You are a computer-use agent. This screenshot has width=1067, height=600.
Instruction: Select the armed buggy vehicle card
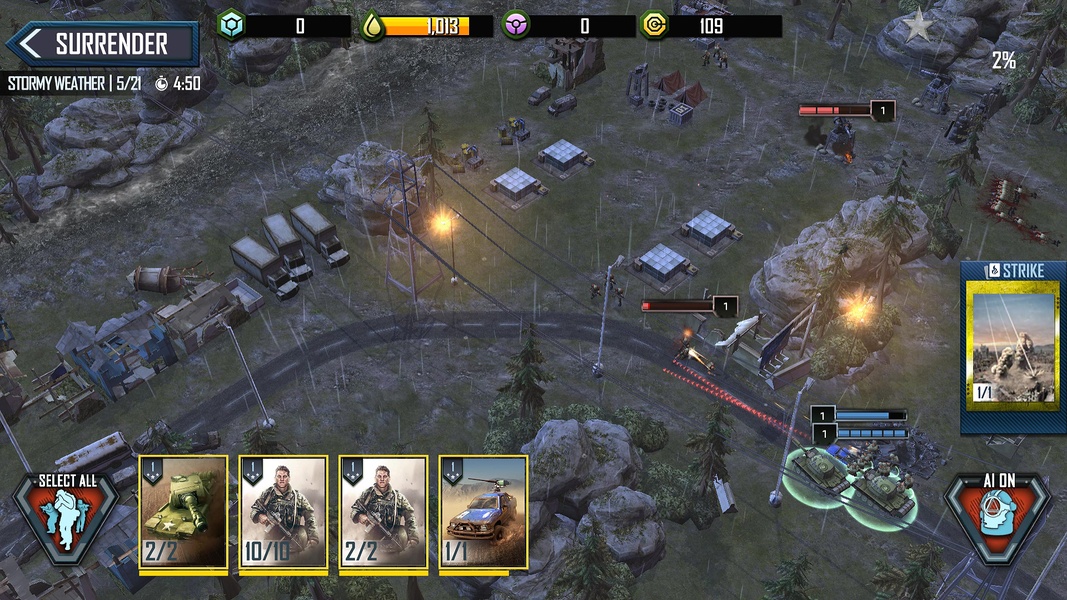click(483, 512)
